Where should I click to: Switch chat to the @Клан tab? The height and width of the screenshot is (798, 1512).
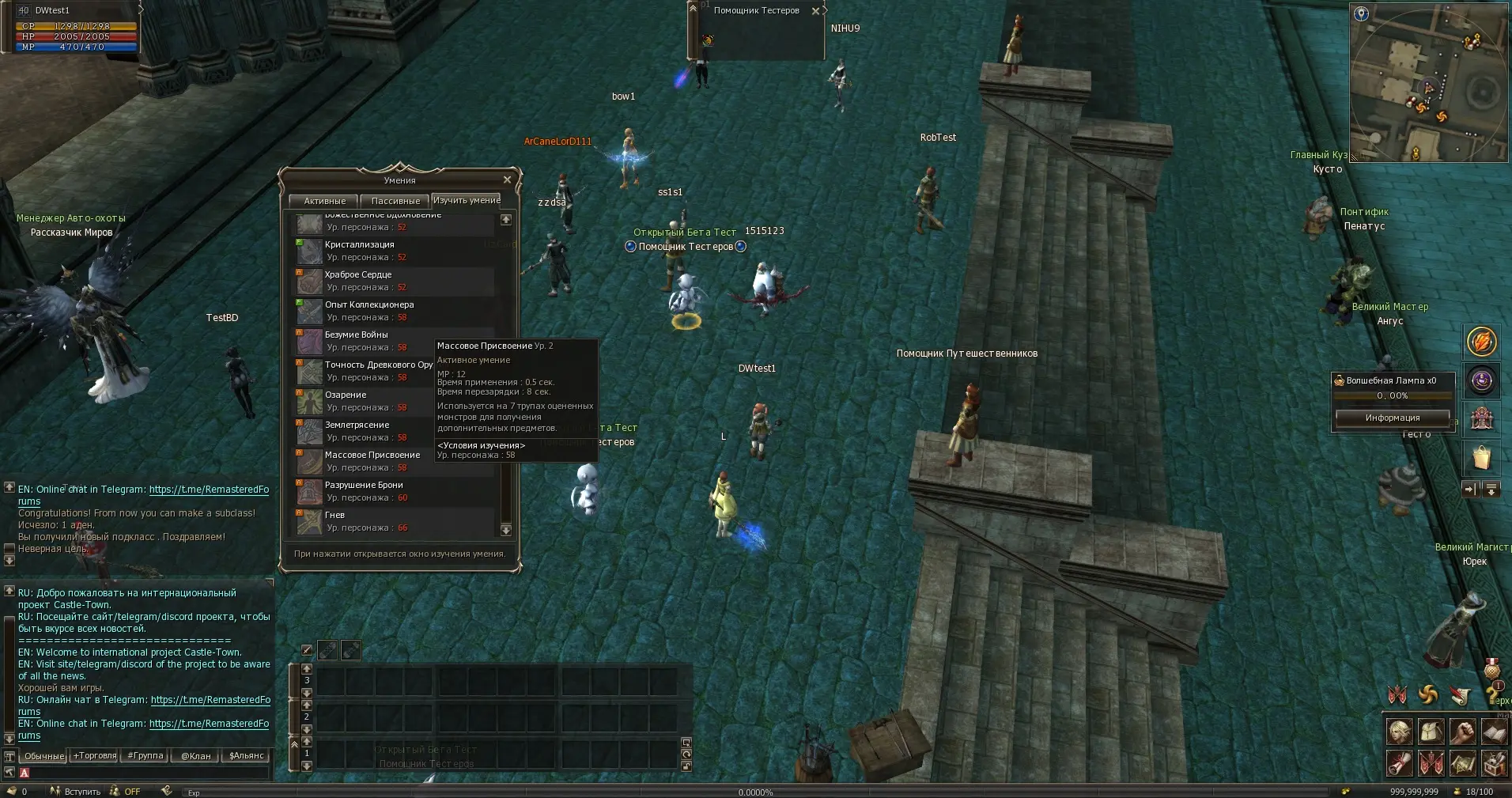[x=196, y=756]
